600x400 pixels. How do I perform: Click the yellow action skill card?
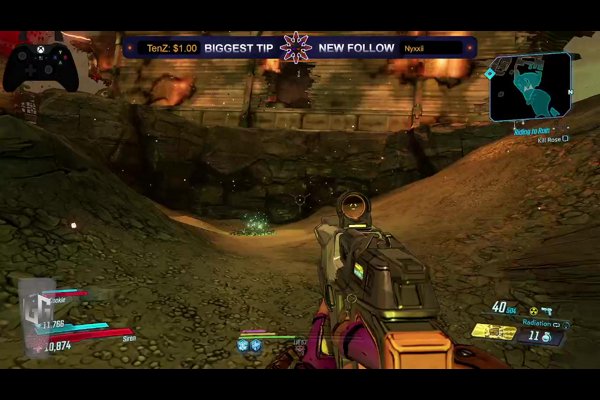coord(494,331)
